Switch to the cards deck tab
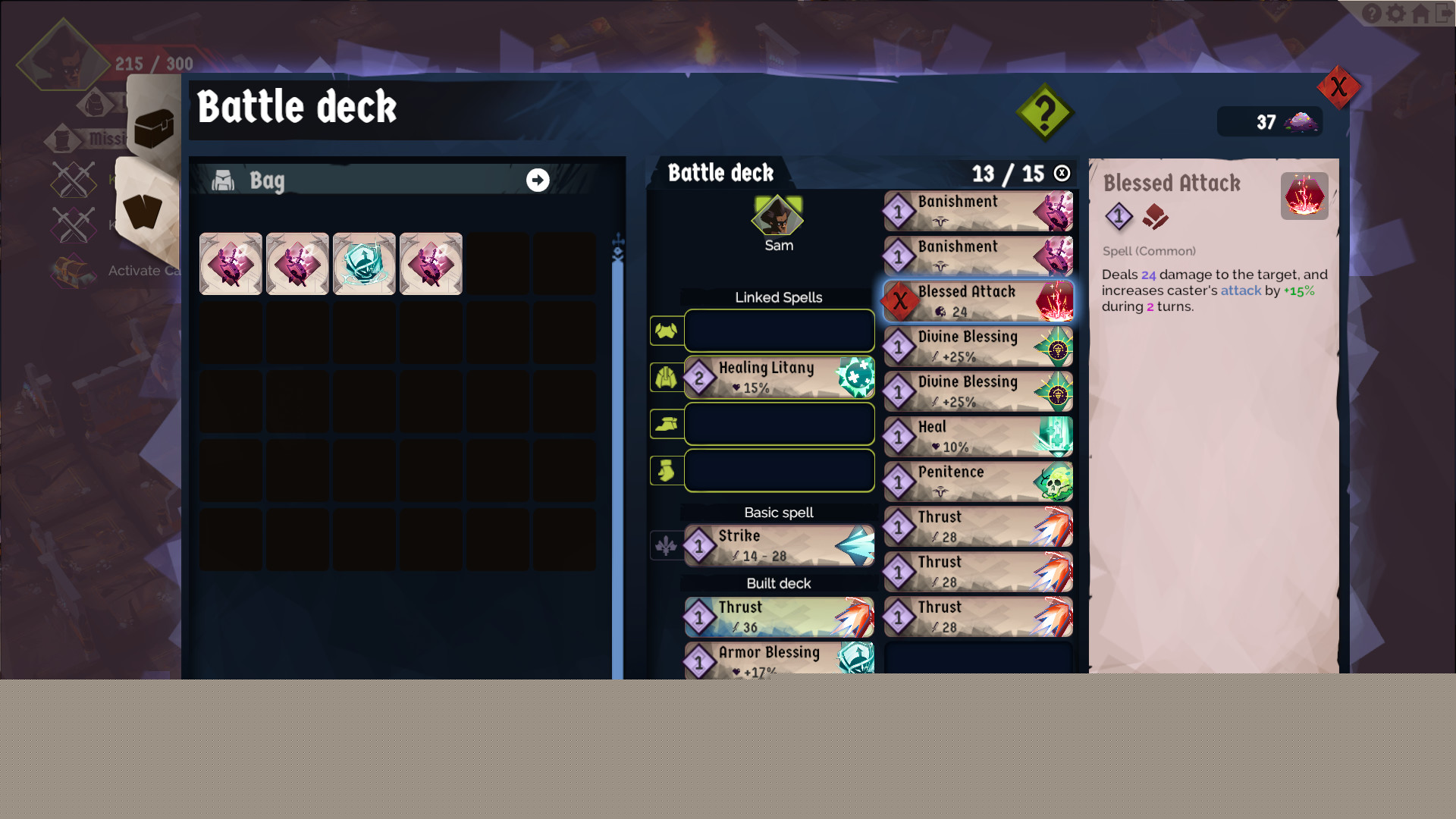Viewport: 1456px width, 819px height. pos(143,211)
